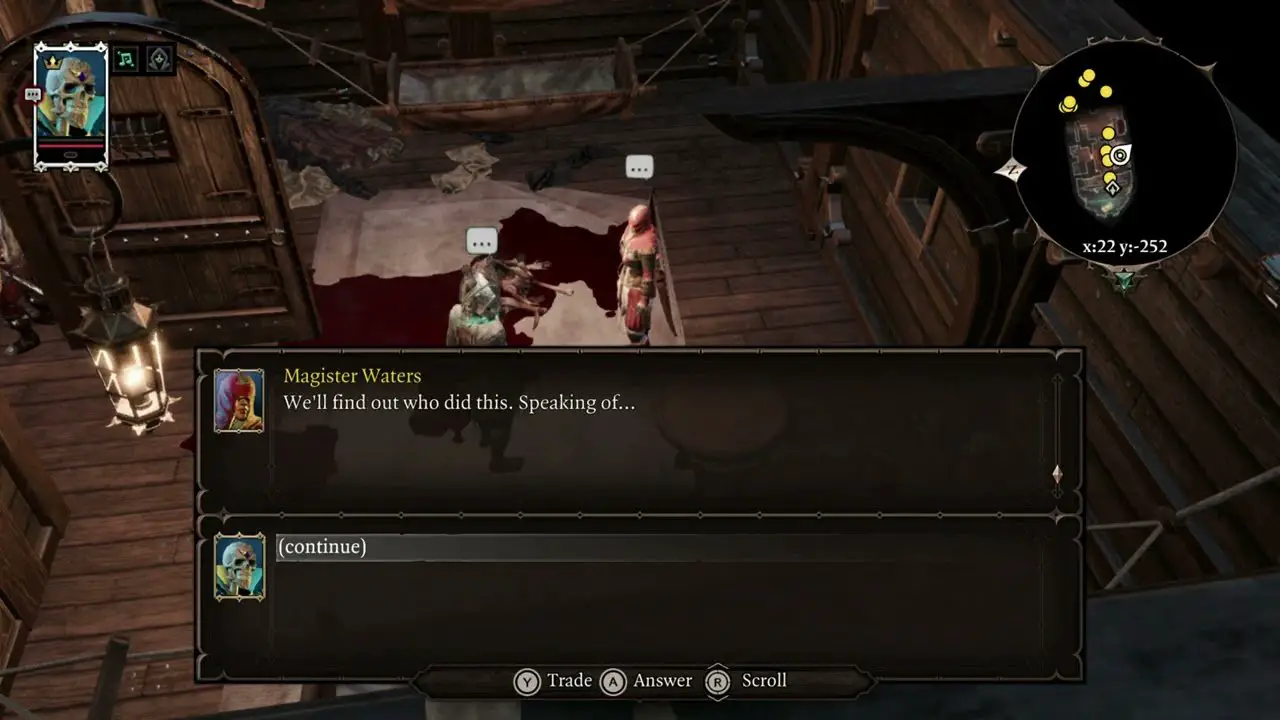Click Magister Waters' dialogue portrait
This screenshot has width=1280, height=720.
coord(239,401)
